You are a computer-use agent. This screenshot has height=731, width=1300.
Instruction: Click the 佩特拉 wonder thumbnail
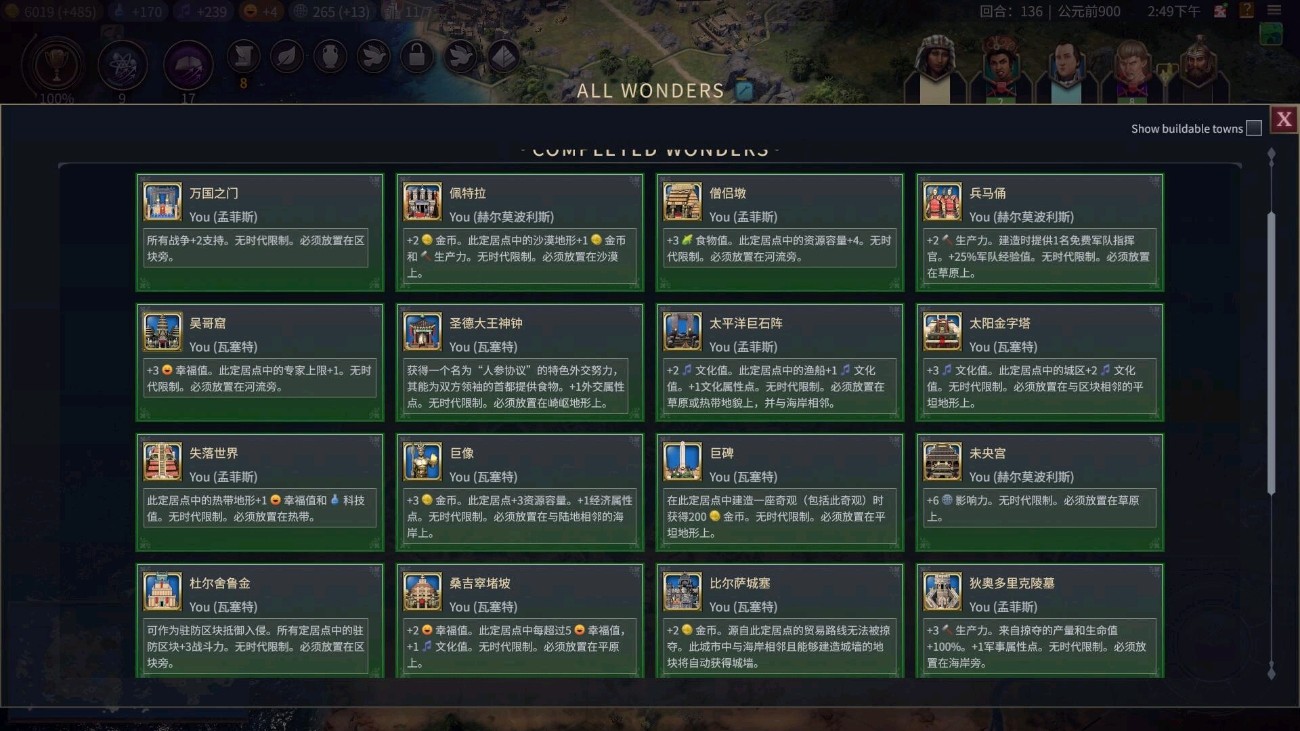click(422, 199)
